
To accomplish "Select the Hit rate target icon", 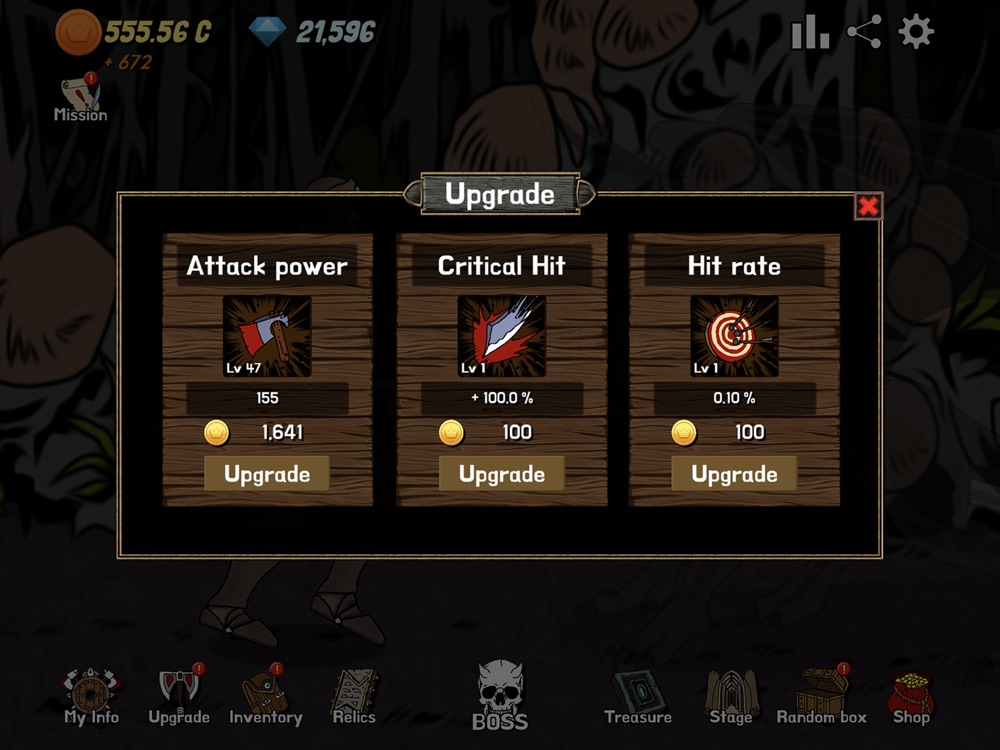I will (x=734, y=336).
